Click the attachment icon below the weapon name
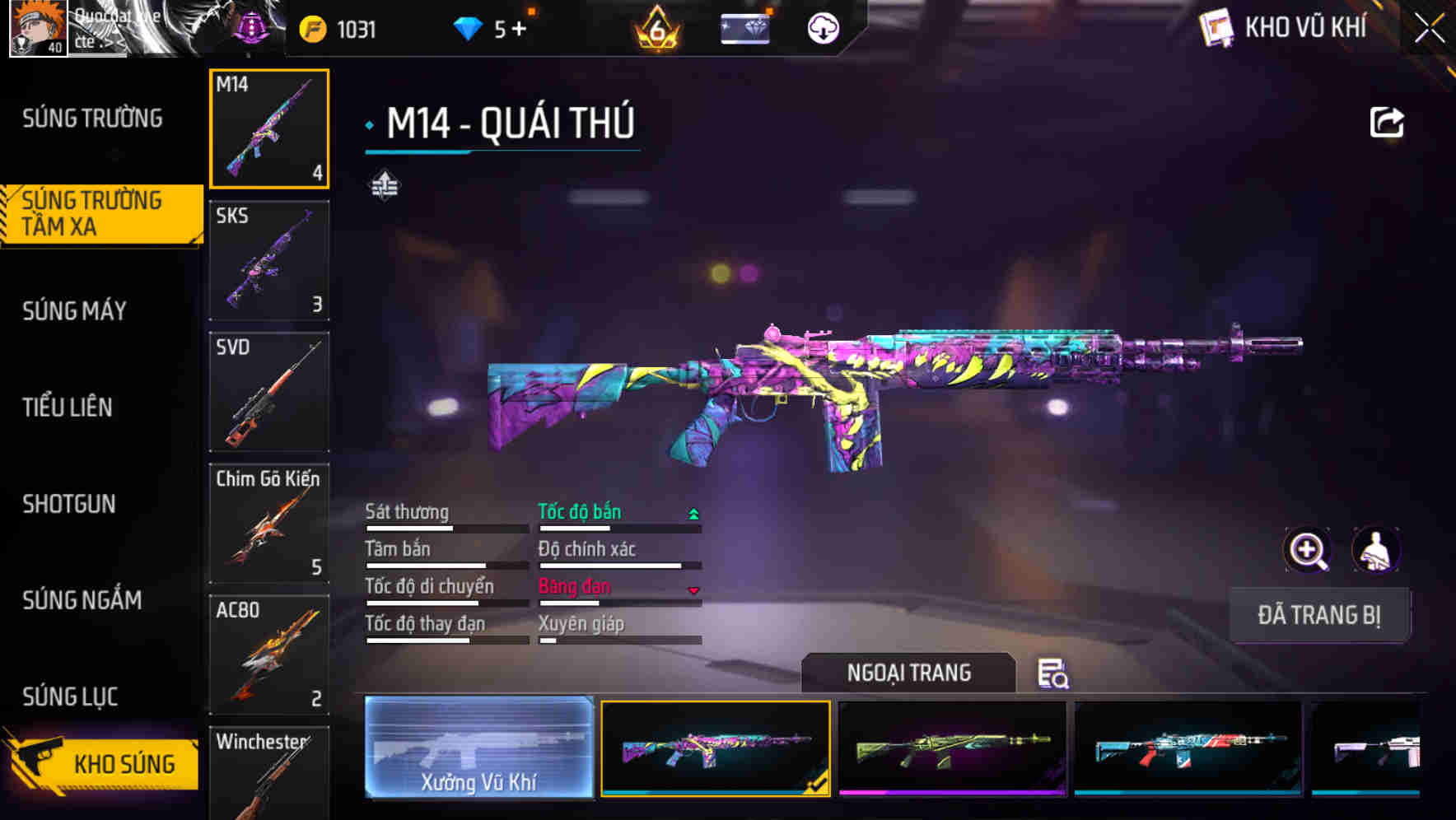This screenshot has width=1456, height=820. click(x=384, y=185)
